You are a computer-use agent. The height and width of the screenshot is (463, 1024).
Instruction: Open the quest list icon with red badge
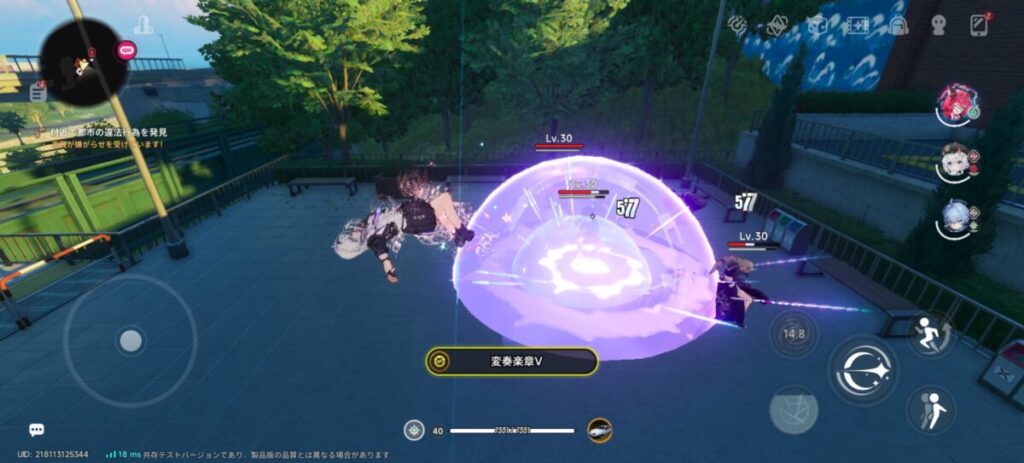pyautogui.click(x=39, y=93)
